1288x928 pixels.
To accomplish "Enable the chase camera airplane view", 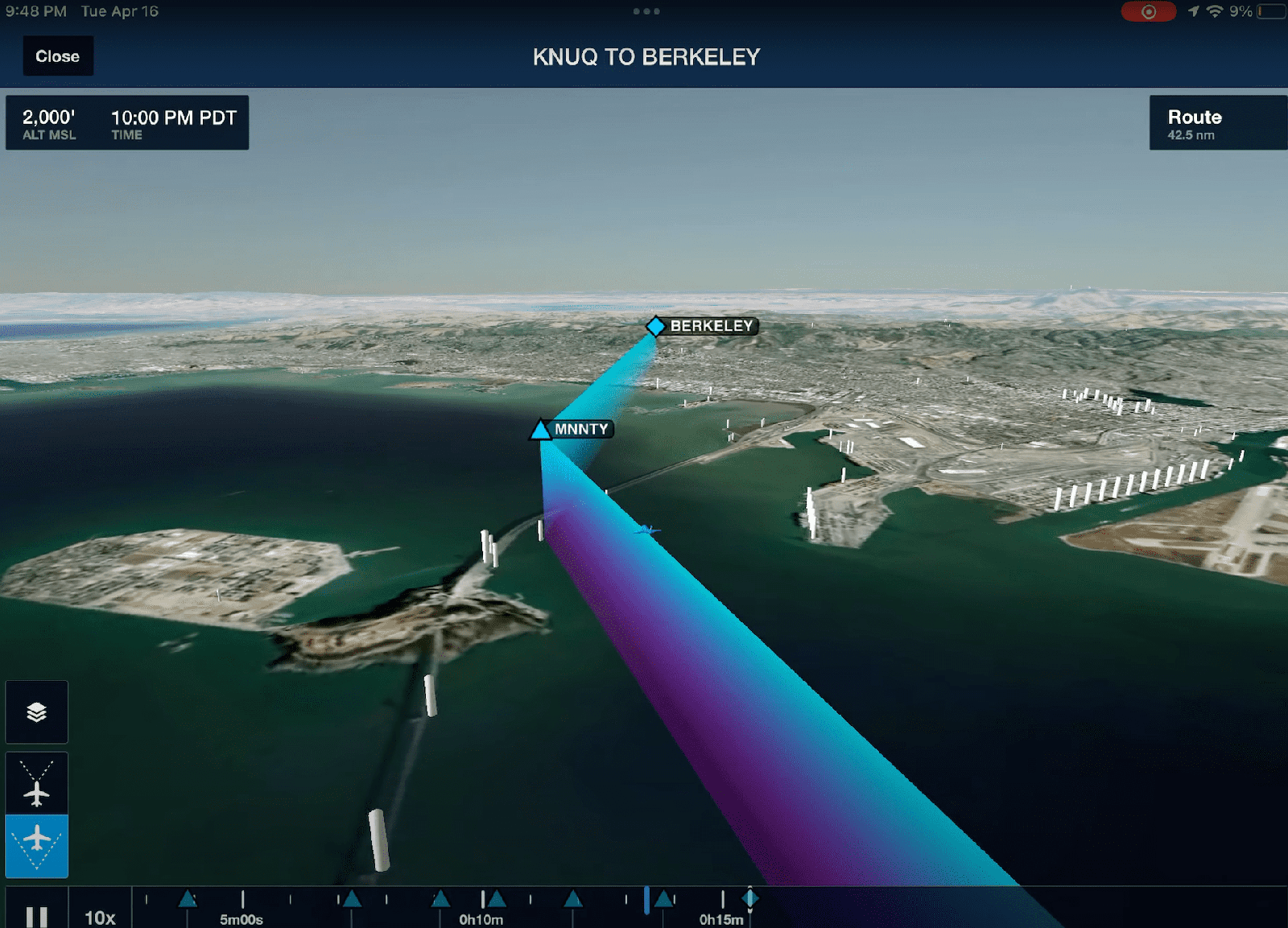I will click(x=36, y=845).
